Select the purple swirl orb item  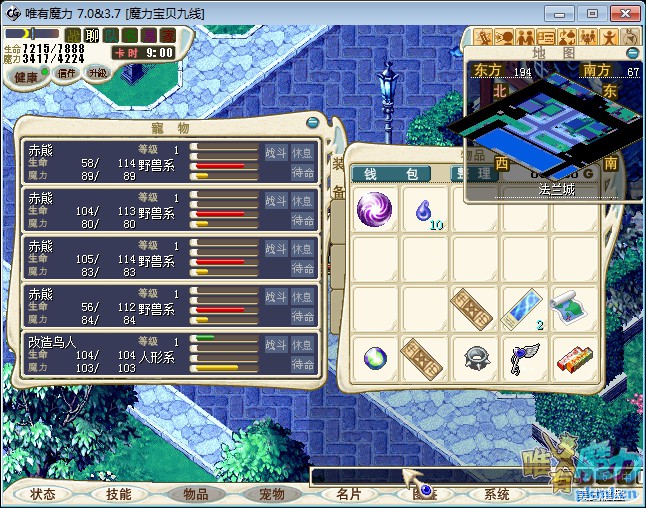click(x=375, y=210)
